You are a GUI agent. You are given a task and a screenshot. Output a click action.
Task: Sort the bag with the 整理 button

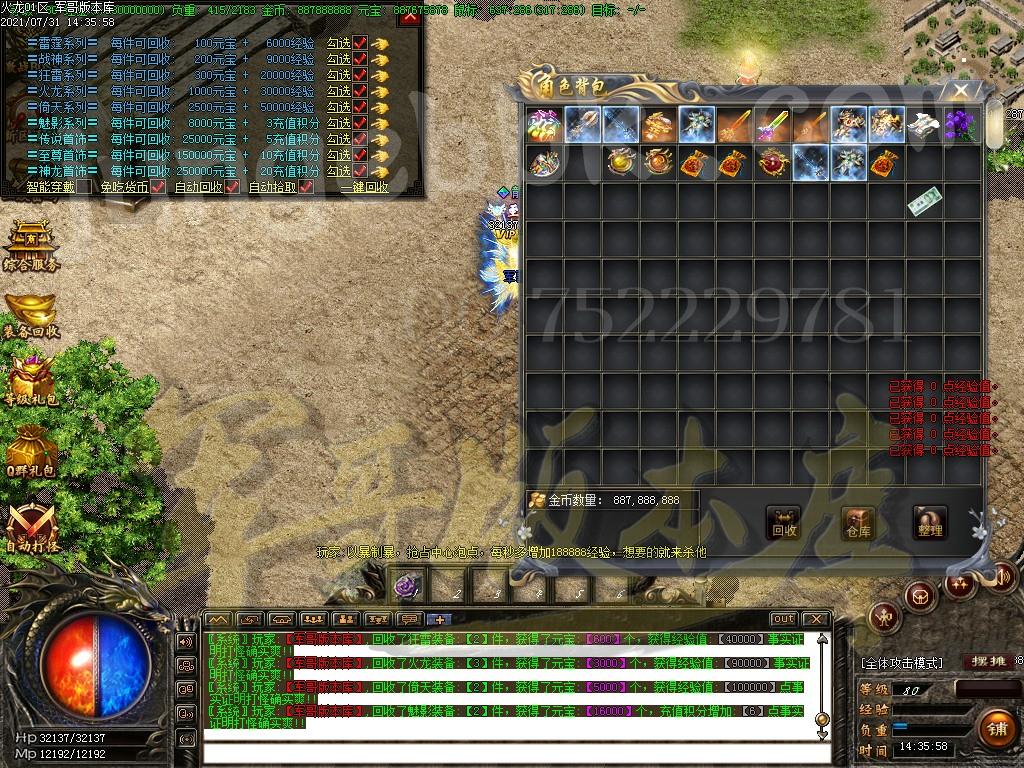(x=930, y=523)
